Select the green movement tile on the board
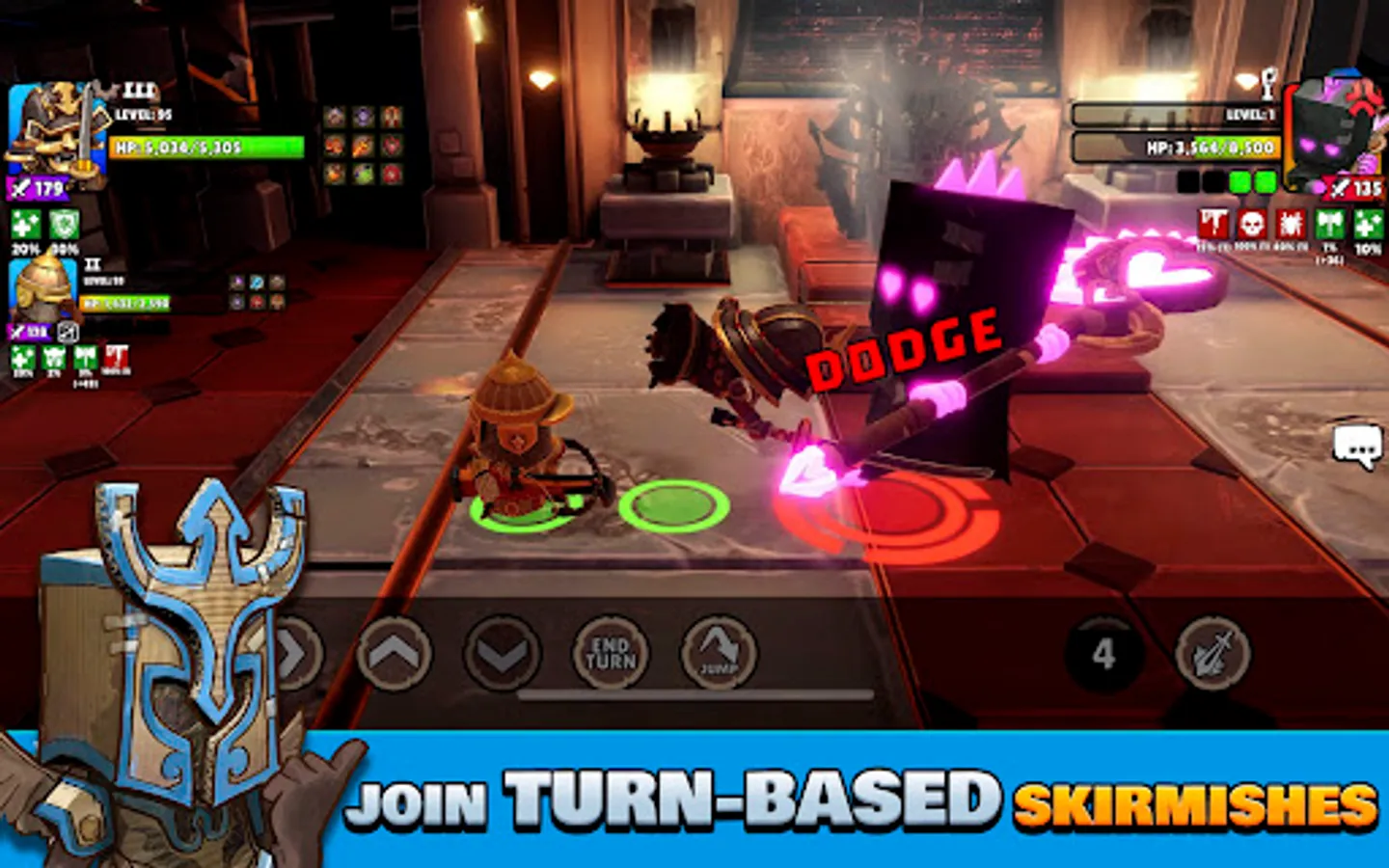 tap(675, 504)
